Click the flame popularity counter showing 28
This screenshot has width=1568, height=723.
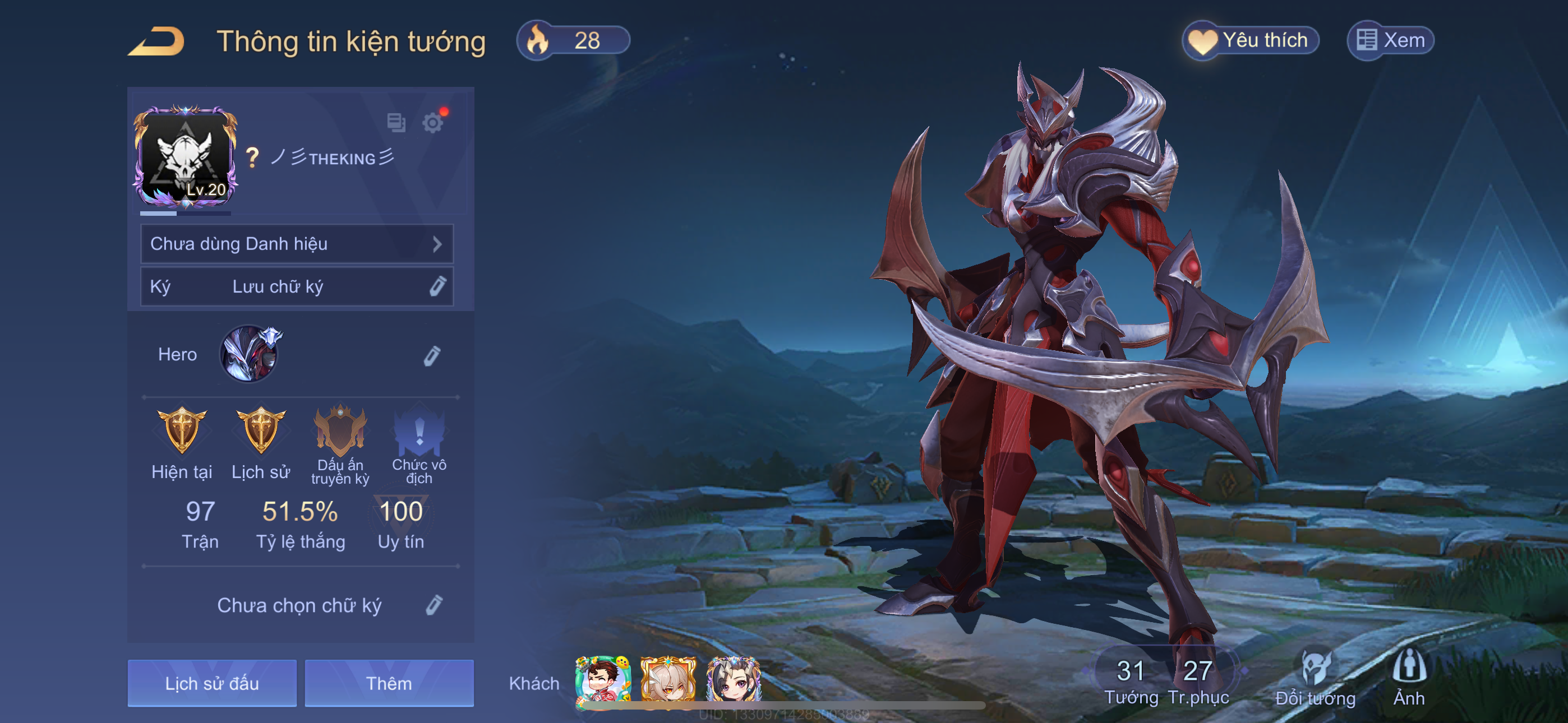[x=572, y=41]
